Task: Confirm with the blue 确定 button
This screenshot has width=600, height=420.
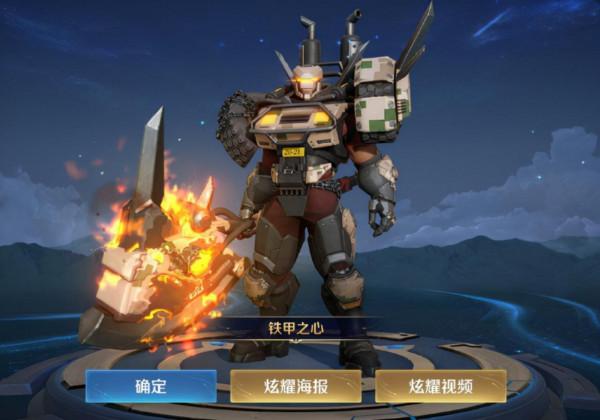Action: pyautogui.click(x=150, y=386)
